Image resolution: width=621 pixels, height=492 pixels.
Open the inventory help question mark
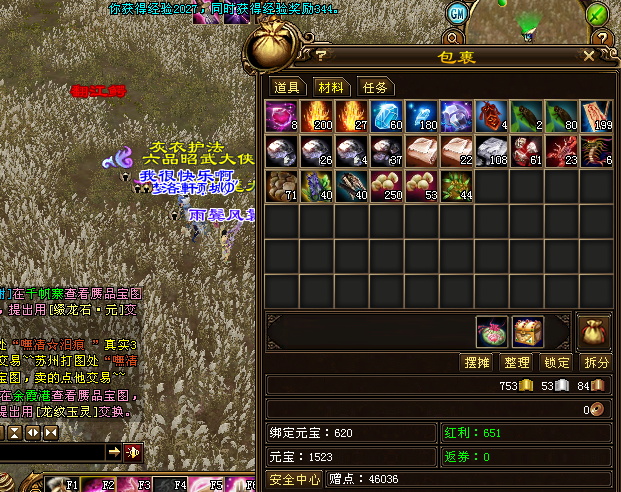pyautogui.click(x=322, y=55)
